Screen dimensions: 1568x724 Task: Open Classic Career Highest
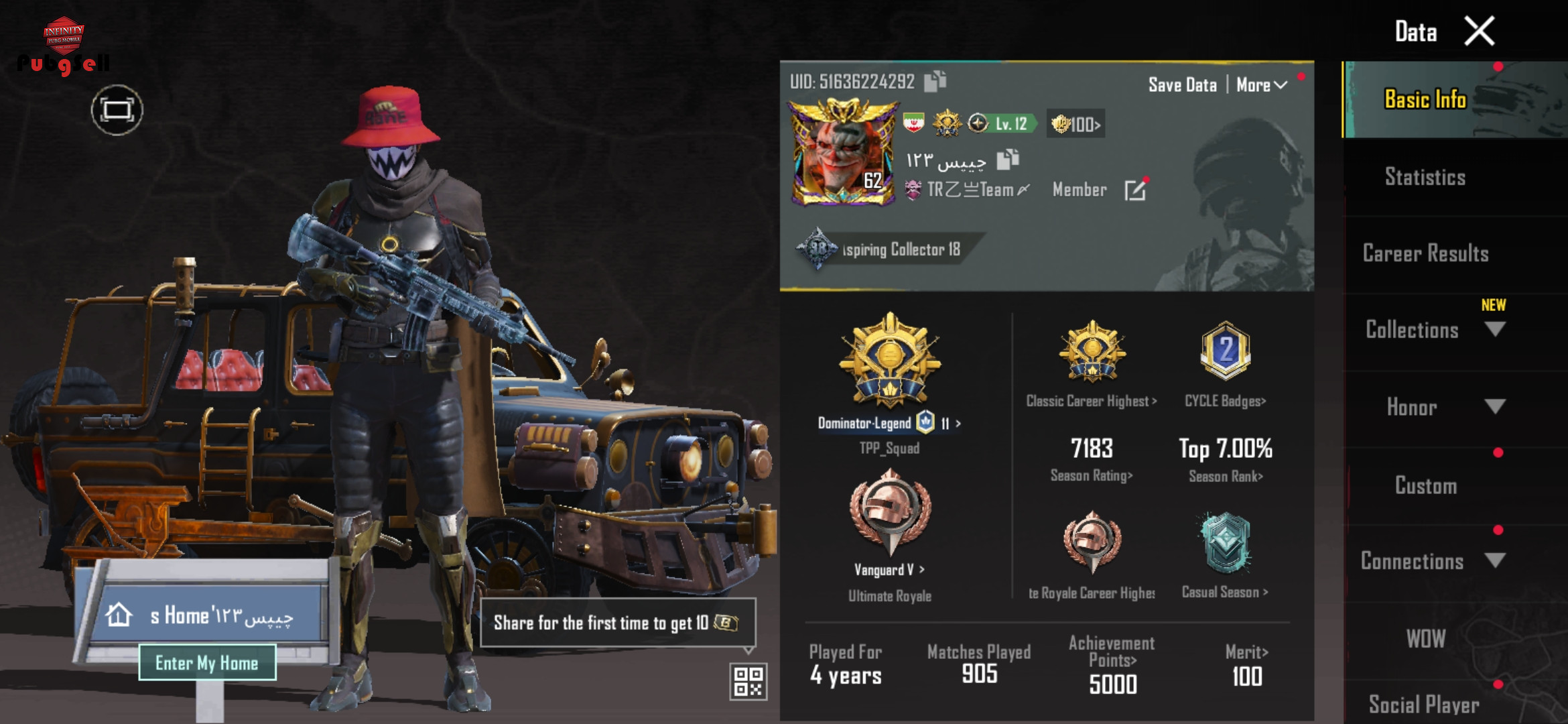tap(1092, 401)
